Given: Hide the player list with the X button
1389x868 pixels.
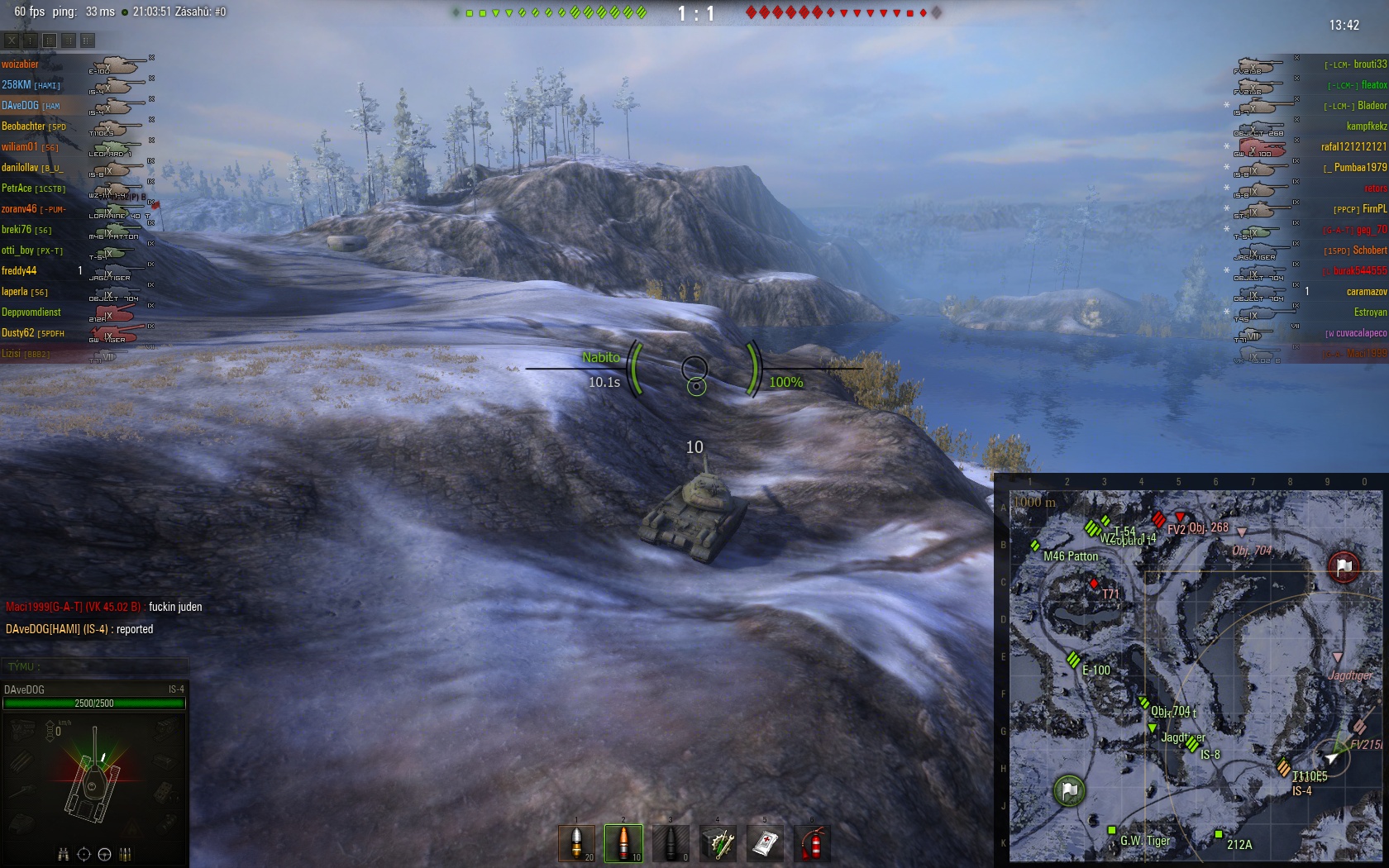Looking at the screenshot, I should pos(12,40).
